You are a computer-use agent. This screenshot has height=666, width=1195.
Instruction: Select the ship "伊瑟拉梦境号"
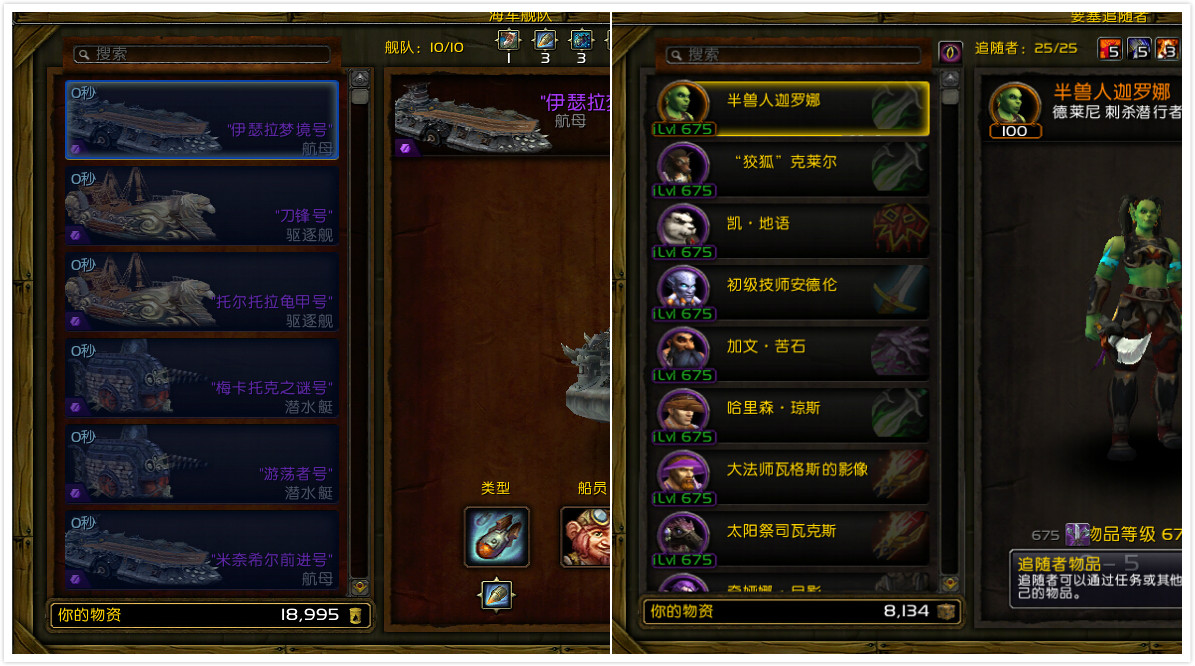point(202,120)
